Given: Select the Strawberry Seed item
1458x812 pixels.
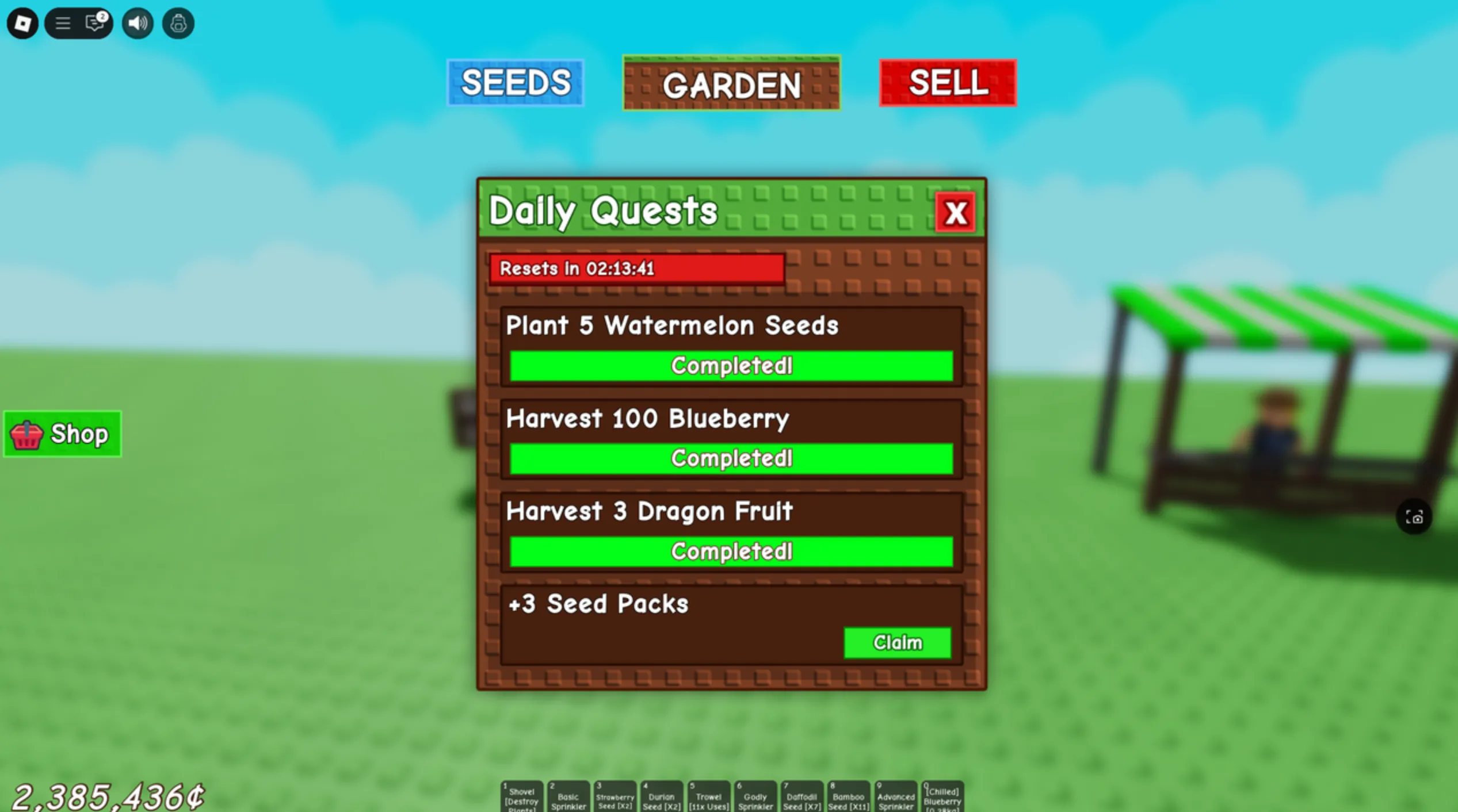Looking at the screenshot, I should 615,796.
